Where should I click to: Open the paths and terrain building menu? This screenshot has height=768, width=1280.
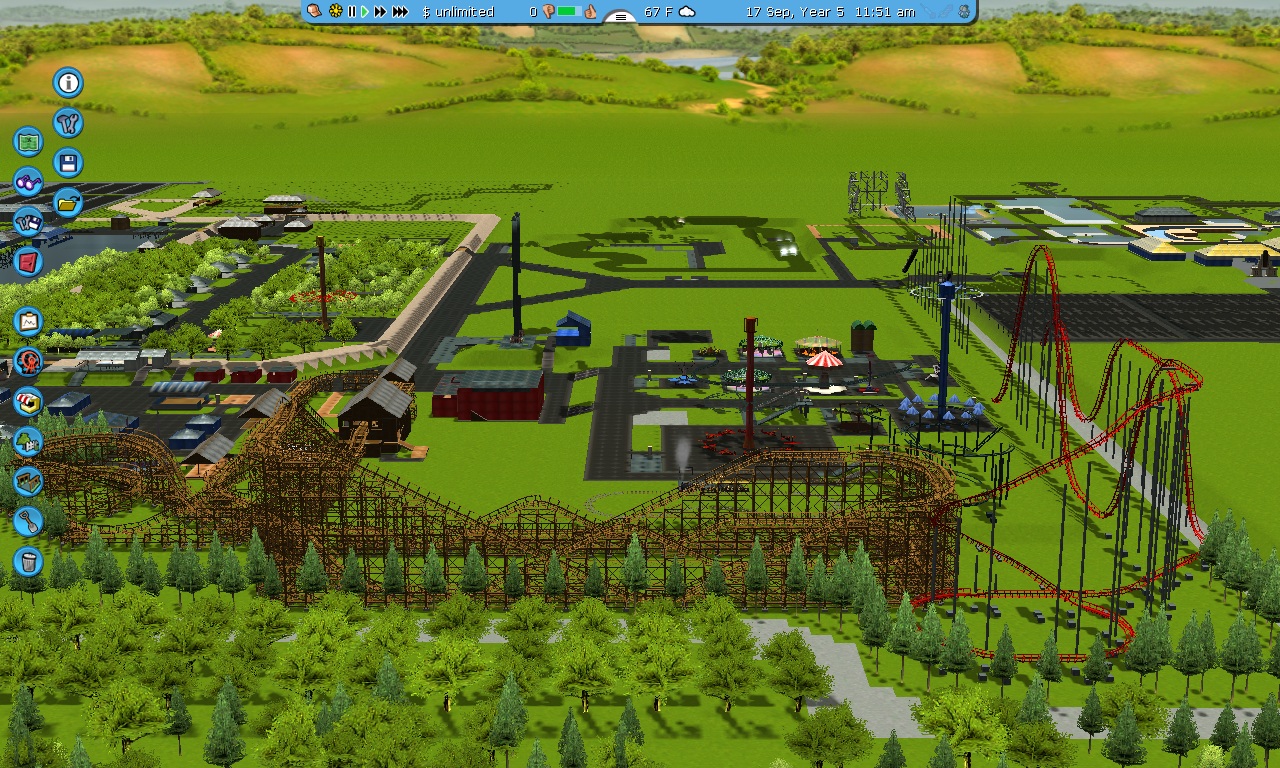tap(28, 481)
